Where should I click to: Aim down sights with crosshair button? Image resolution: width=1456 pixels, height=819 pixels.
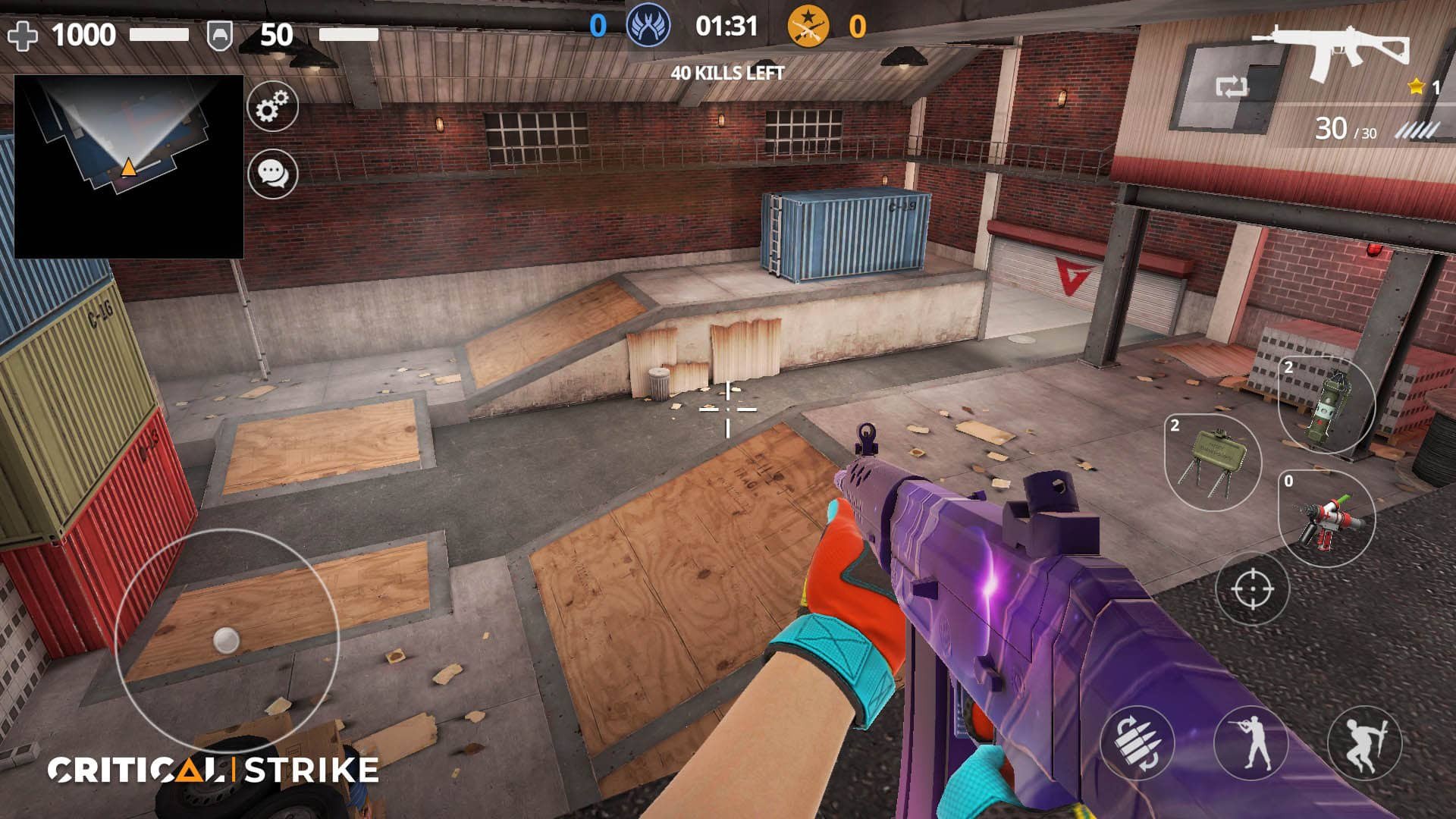[1252, 588]
